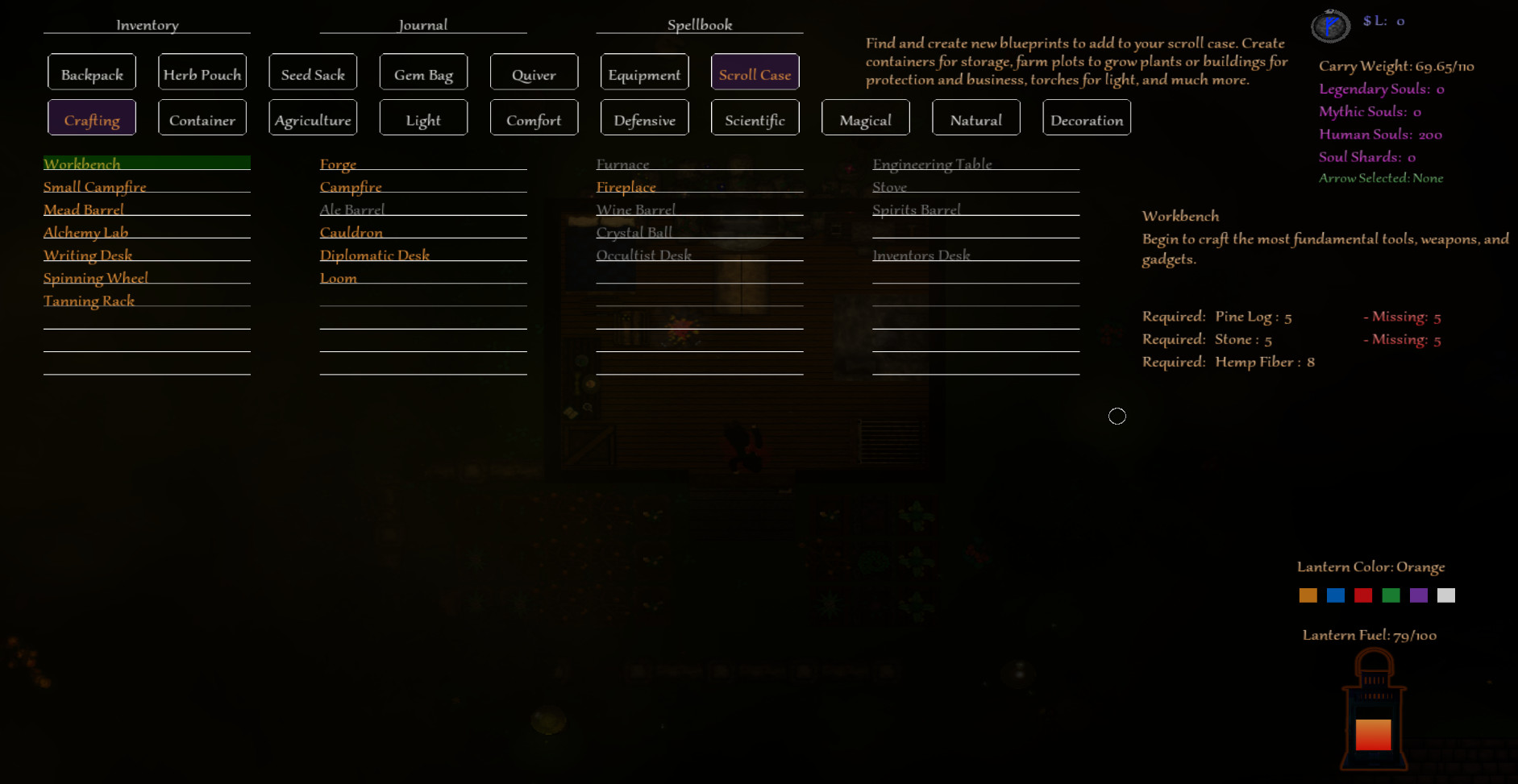Open the Scroll Case category

click(755, 73)
